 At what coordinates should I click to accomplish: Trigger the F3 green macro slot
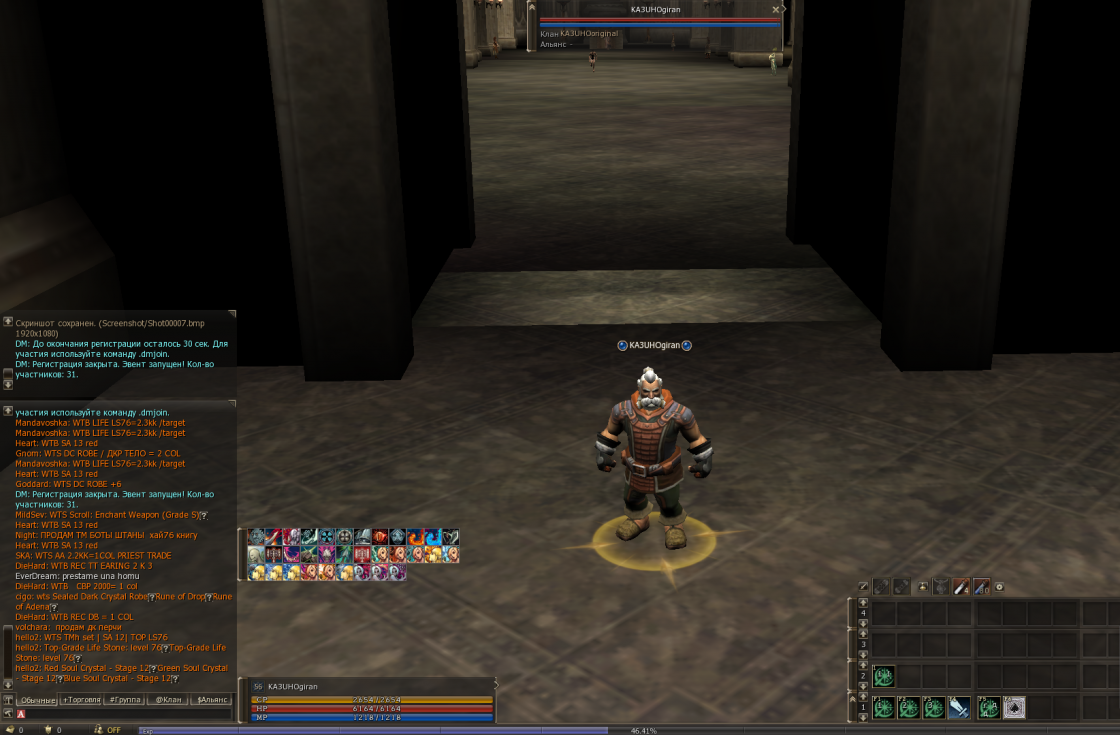point(935,708)
